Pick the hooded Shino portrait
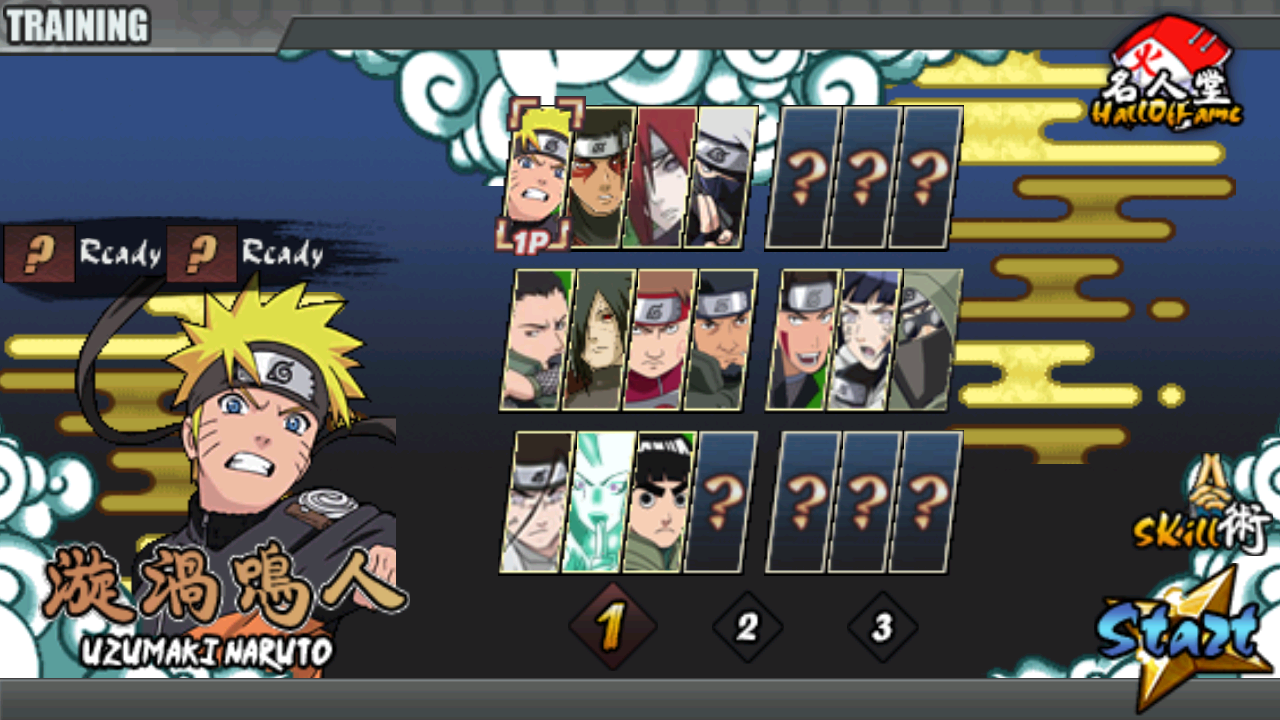 (x=927, y=339)
